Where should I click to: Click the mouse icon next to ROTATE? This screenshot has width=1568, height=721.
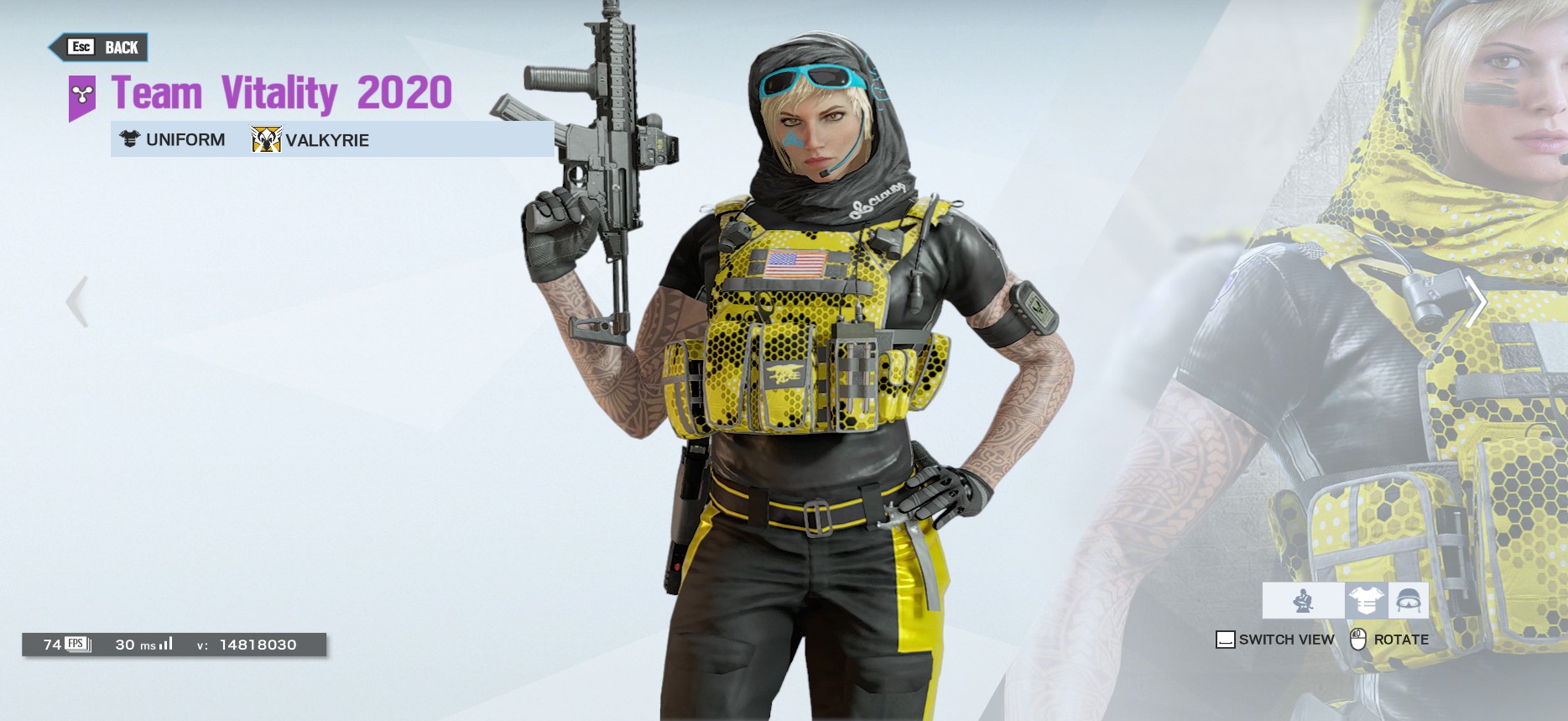tap(1359, 639)
